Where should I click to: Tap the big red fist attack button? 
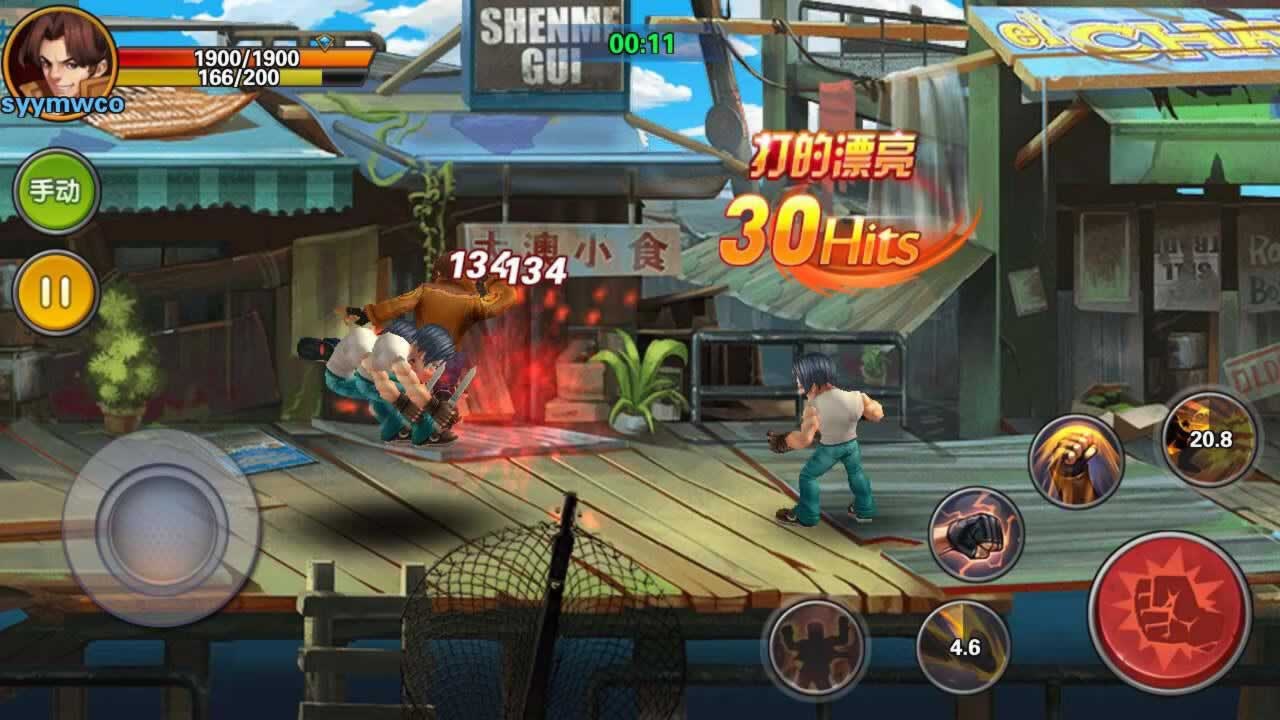(x=1169, y=612)
